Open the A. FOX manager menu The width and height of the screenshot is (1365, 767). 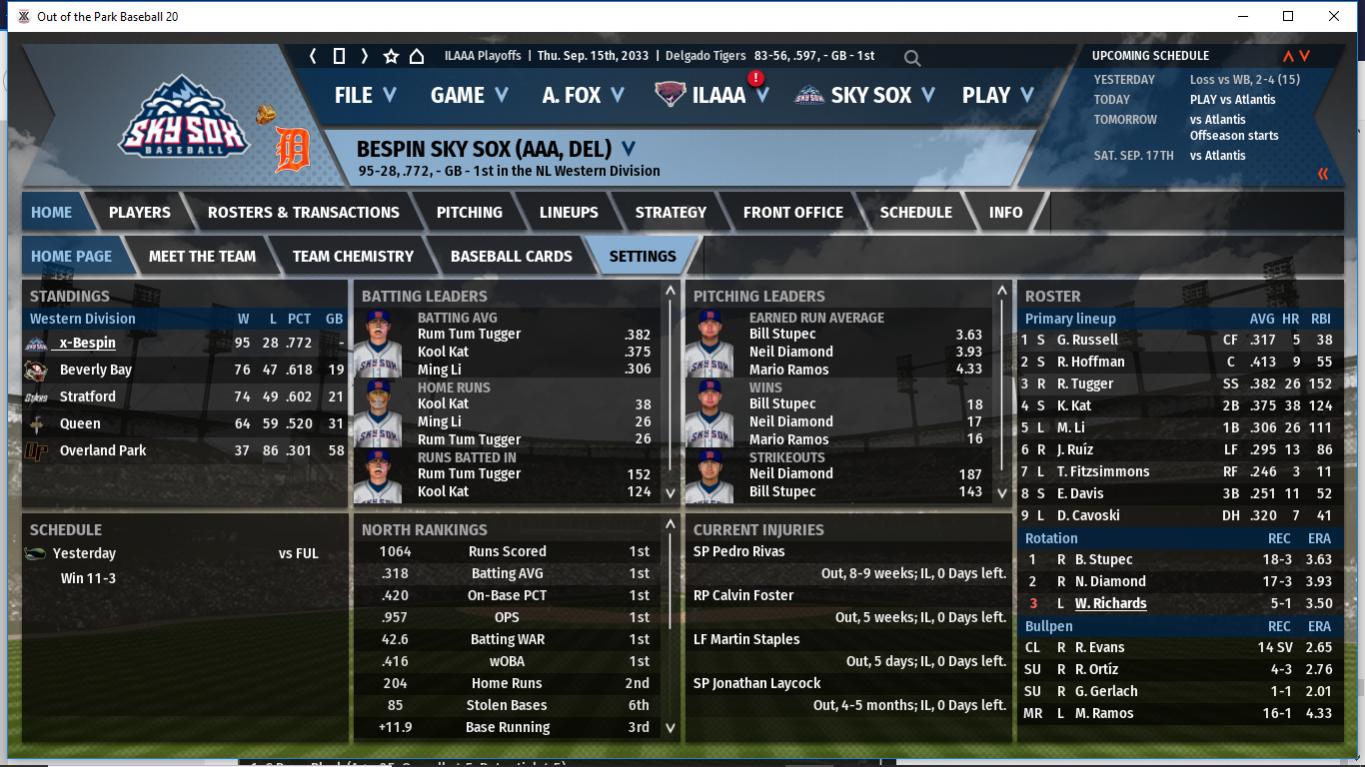[x=583, y=95]
